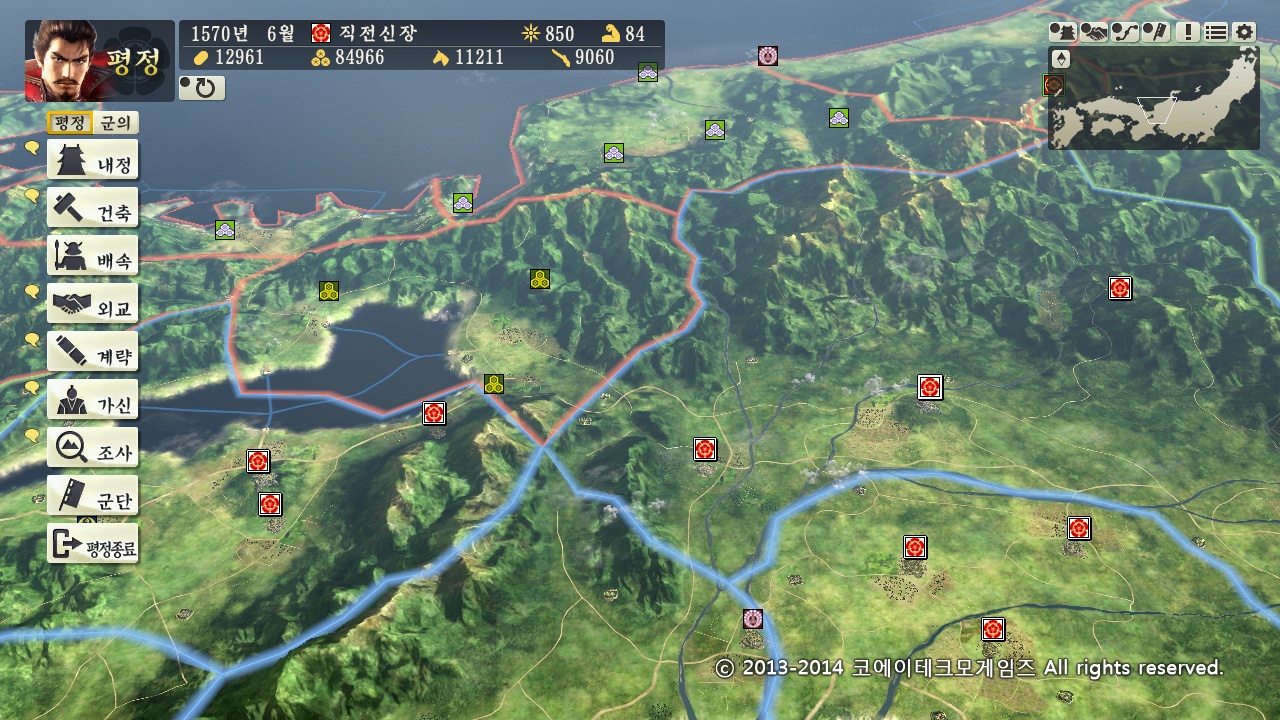Image resolution: width=1280 pixels, height=720 pixels.
Task: Open the exclamation mark alerts button
Action: 1187,32
